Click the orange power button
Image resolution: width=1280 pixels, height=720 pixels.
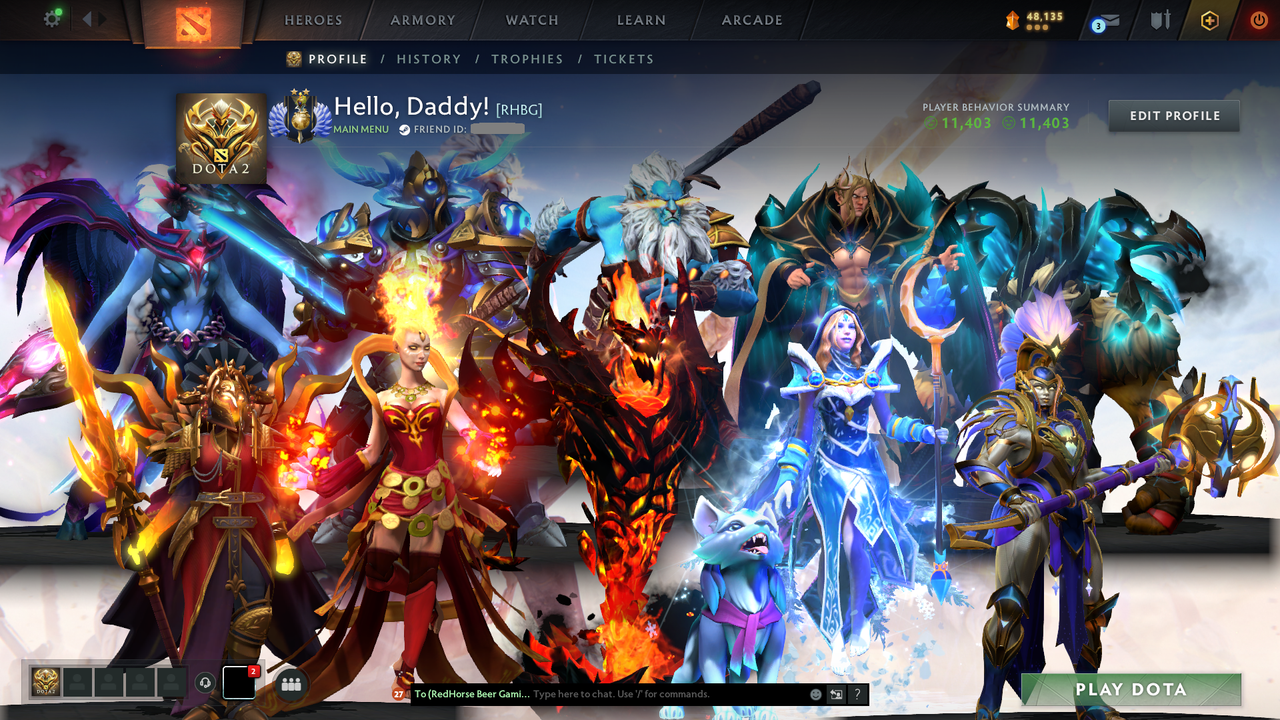pos(1259,18)
